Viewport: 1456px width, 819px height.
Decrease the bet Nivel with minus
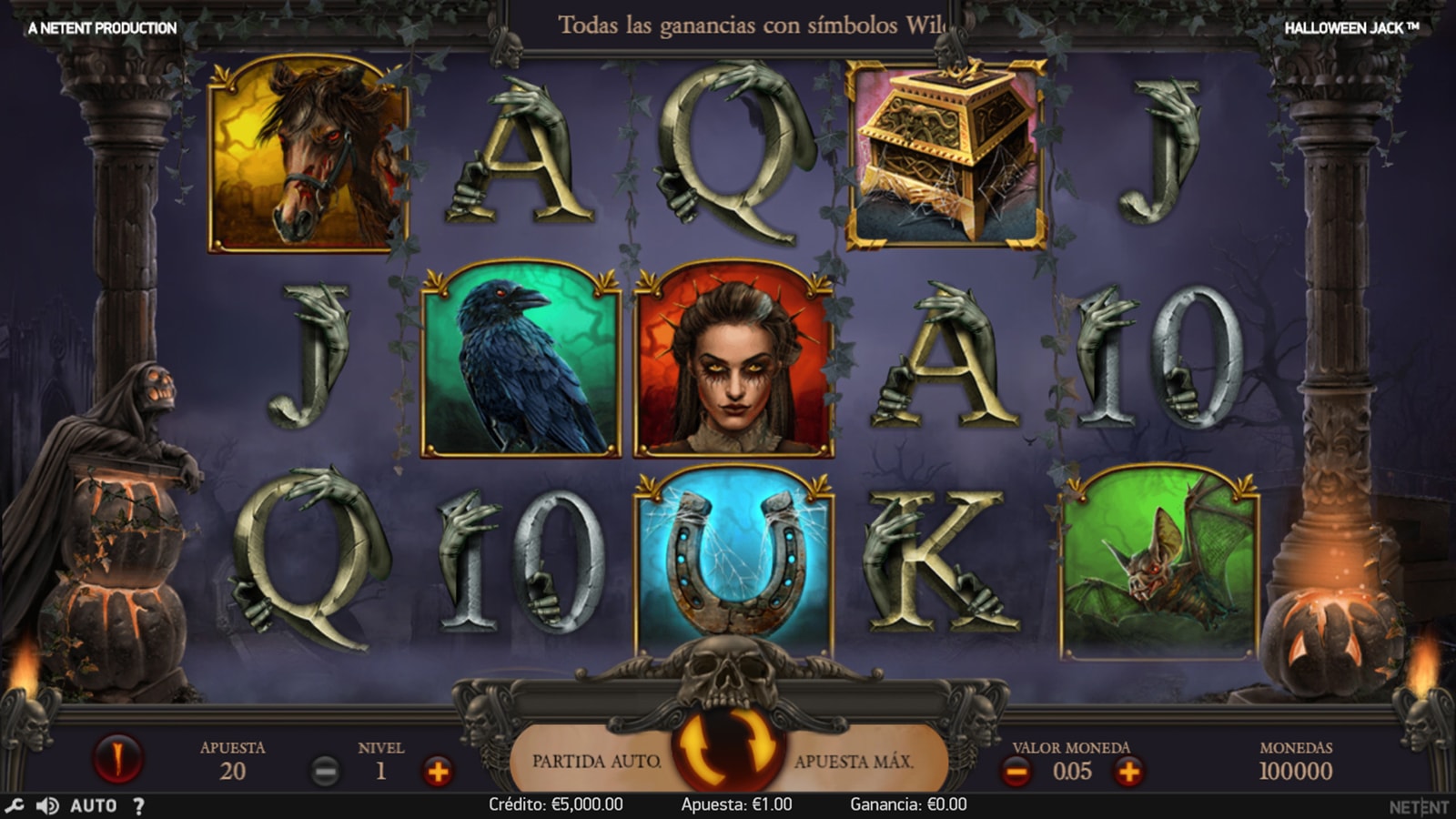(325, 772)
